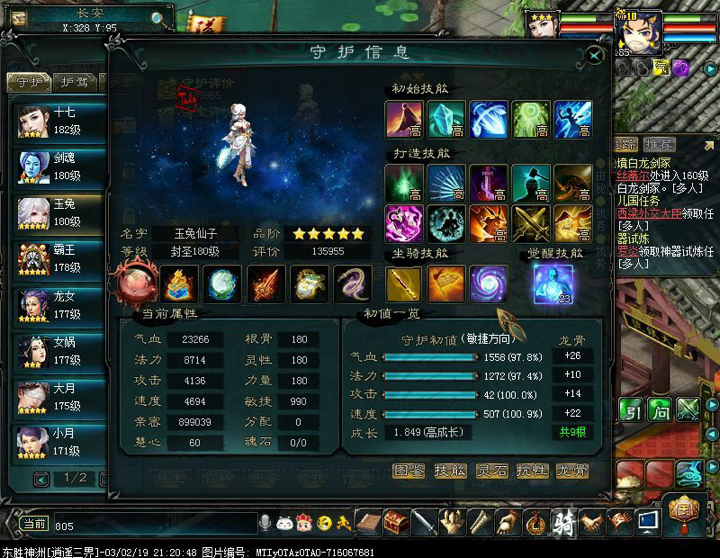720x558 pixels.
Task: Click the blue awakening skill icon
Action: pos(551,284)
